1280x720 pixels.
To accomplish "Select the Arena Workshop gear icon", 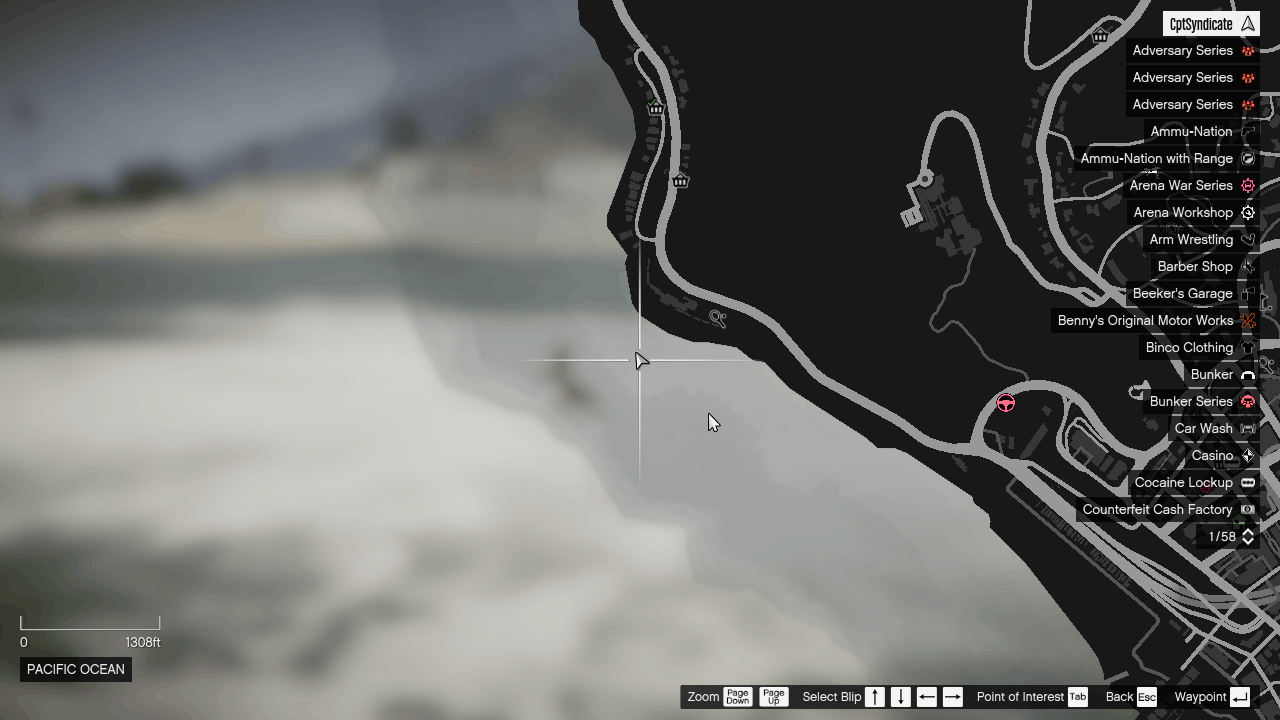I will (1247, 212).
